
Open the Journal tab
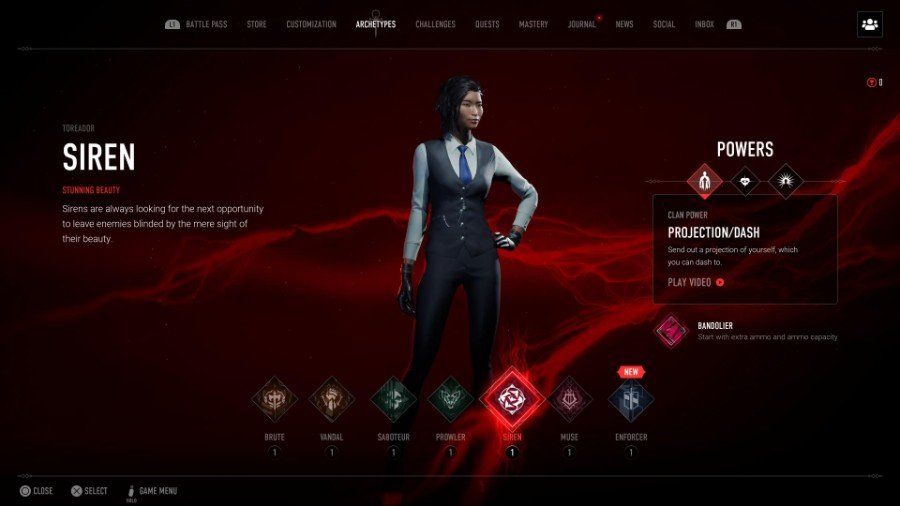point(581,24)
